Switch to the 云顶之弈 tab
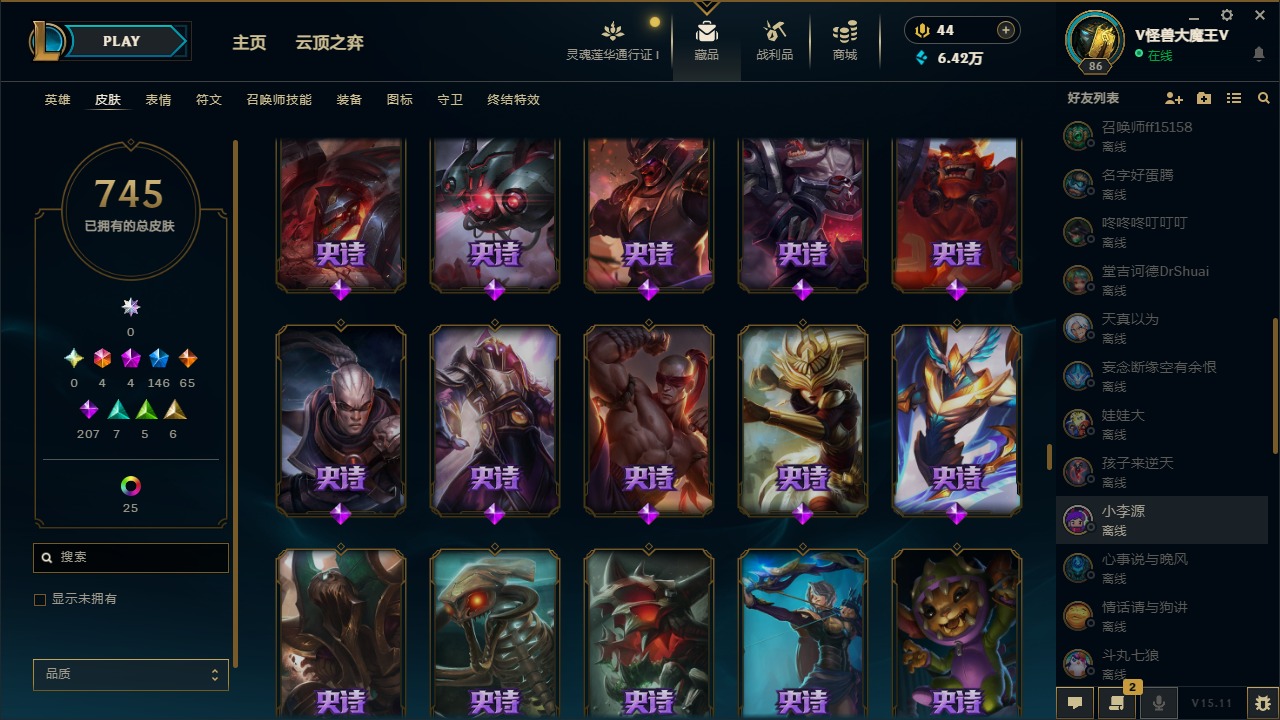 (330, 43)
